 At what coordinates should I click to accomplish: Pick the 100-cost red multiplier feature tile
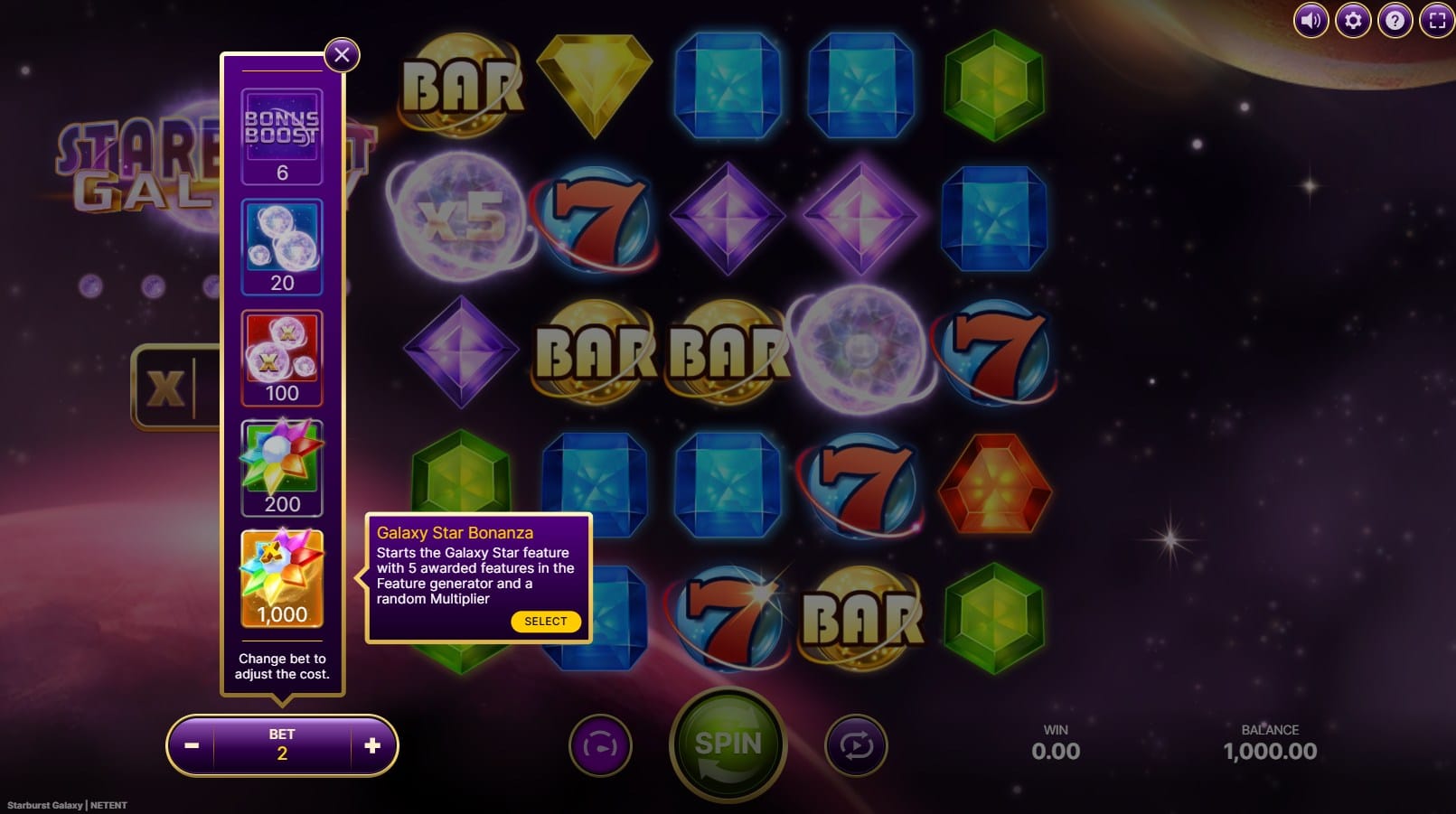[282, 358]
